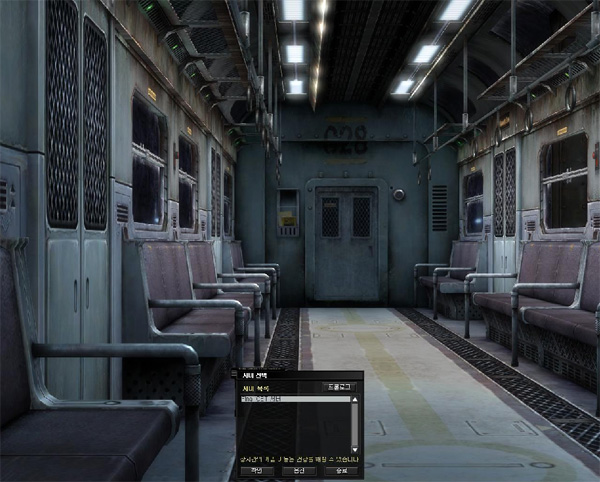Viewport: 600px width, 482px height.
Task: Click the exit (종료) button
Action: pyautogui.click(x=340, y=468)
